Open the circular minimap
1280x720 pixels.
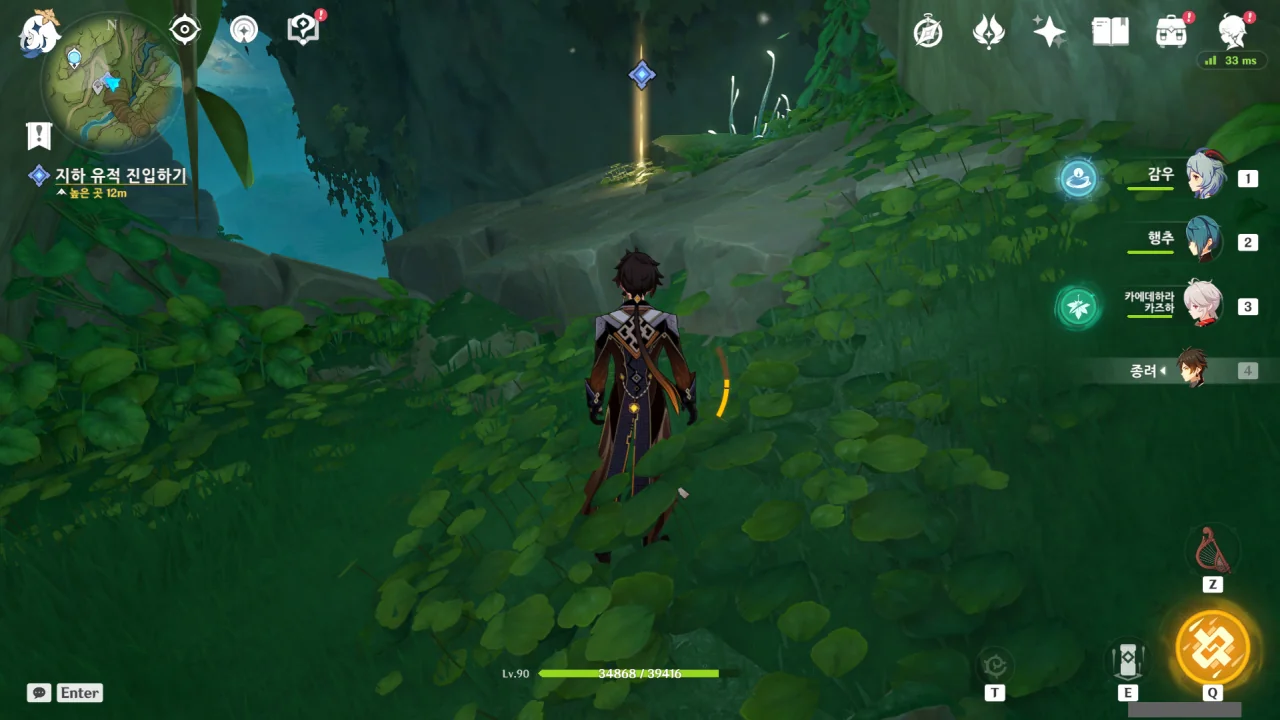pyautogui.click(x=112, y=82)
